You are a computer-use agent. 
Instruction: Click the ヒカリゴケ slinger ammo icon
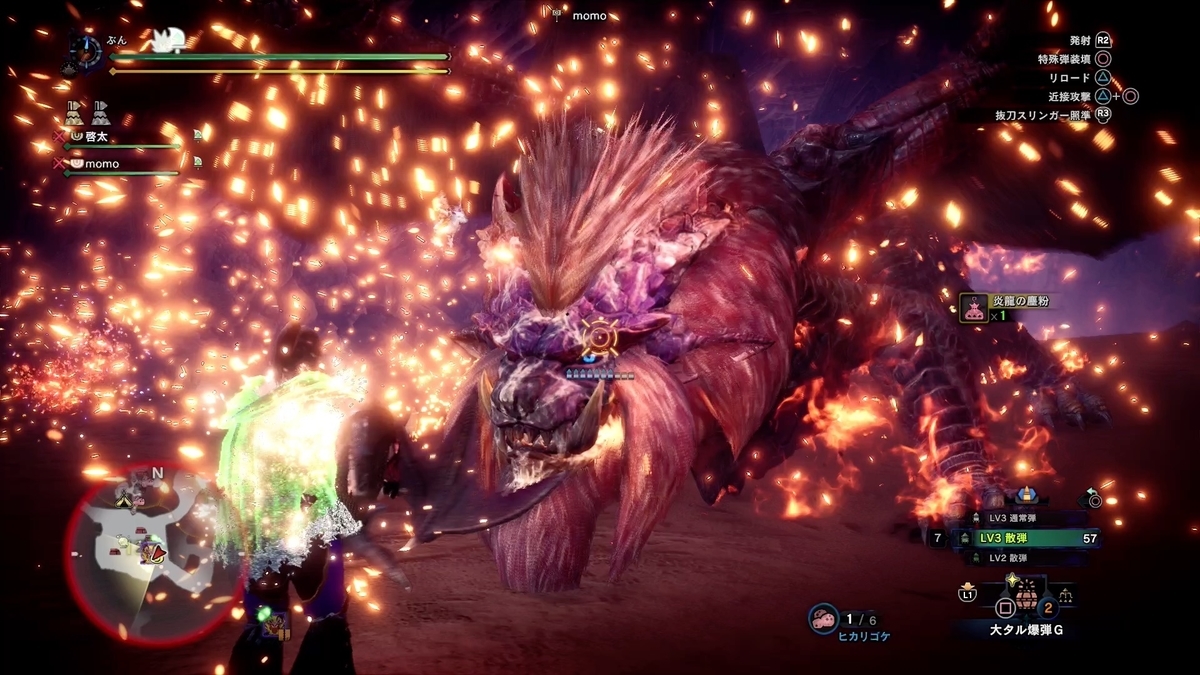tap(824, 618)
